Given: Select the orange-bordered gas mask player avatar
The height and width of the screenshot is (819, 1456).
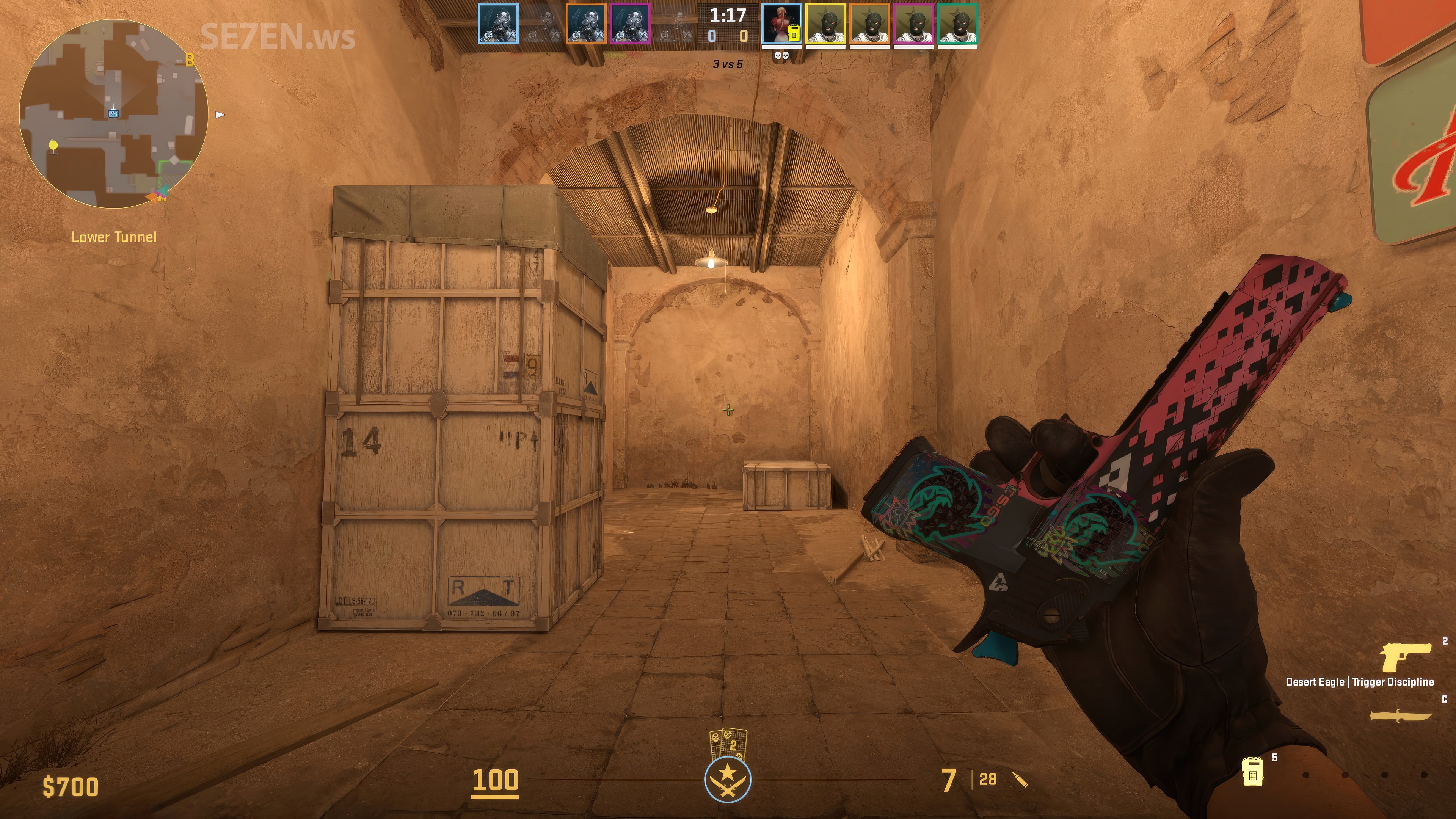Looking at the screenshot, I should point(586,24).
